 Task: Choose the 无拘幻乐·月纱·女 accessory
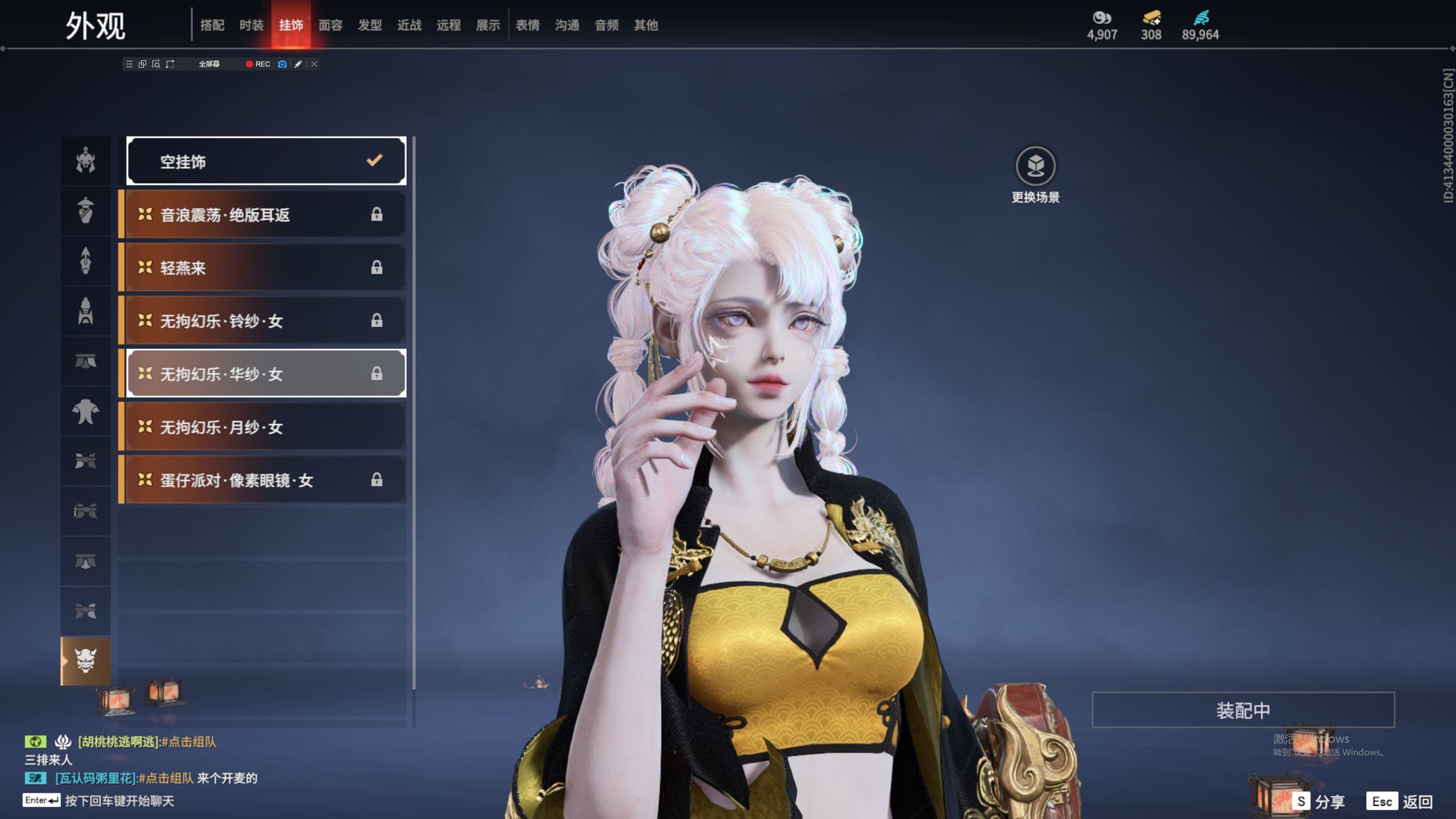click(265, 427)
